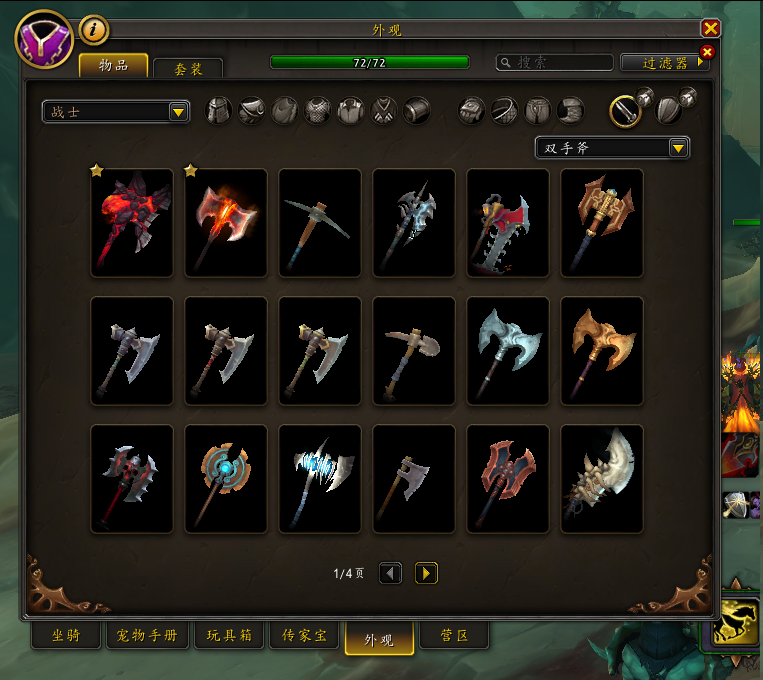
Task: Select the 物品 items tab
Action: click(x=113, y=65)
